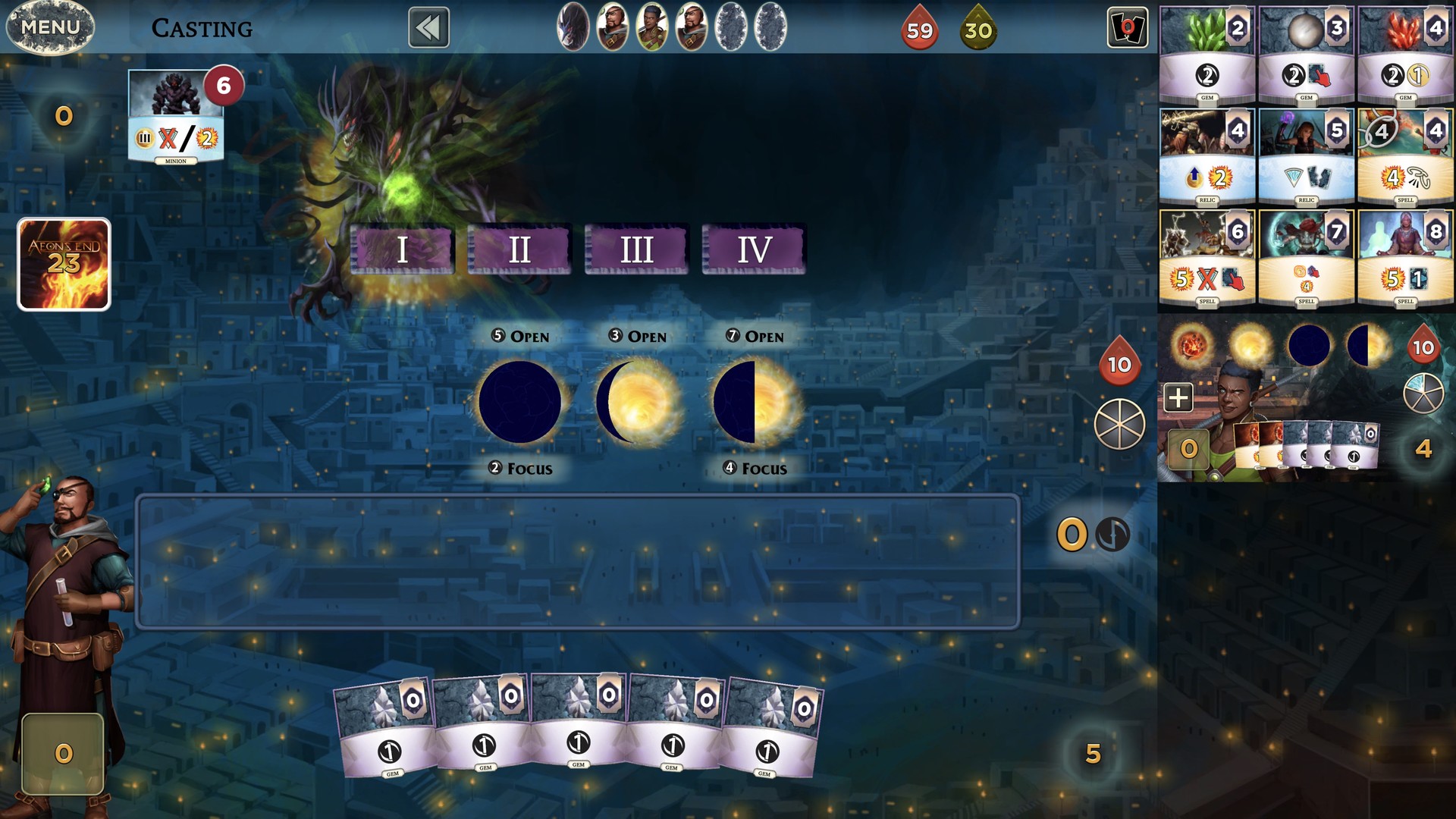Select the minion card with 6 health

(x=176, y=115)
